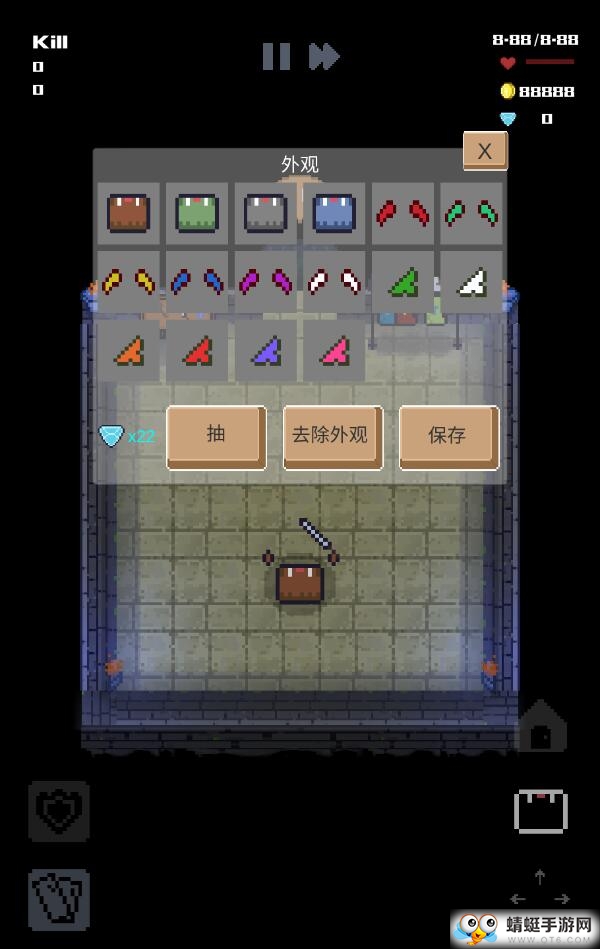600x949 pixels.
Task: Remove appearance with 去除外观 button
Action: pos(333,436)
